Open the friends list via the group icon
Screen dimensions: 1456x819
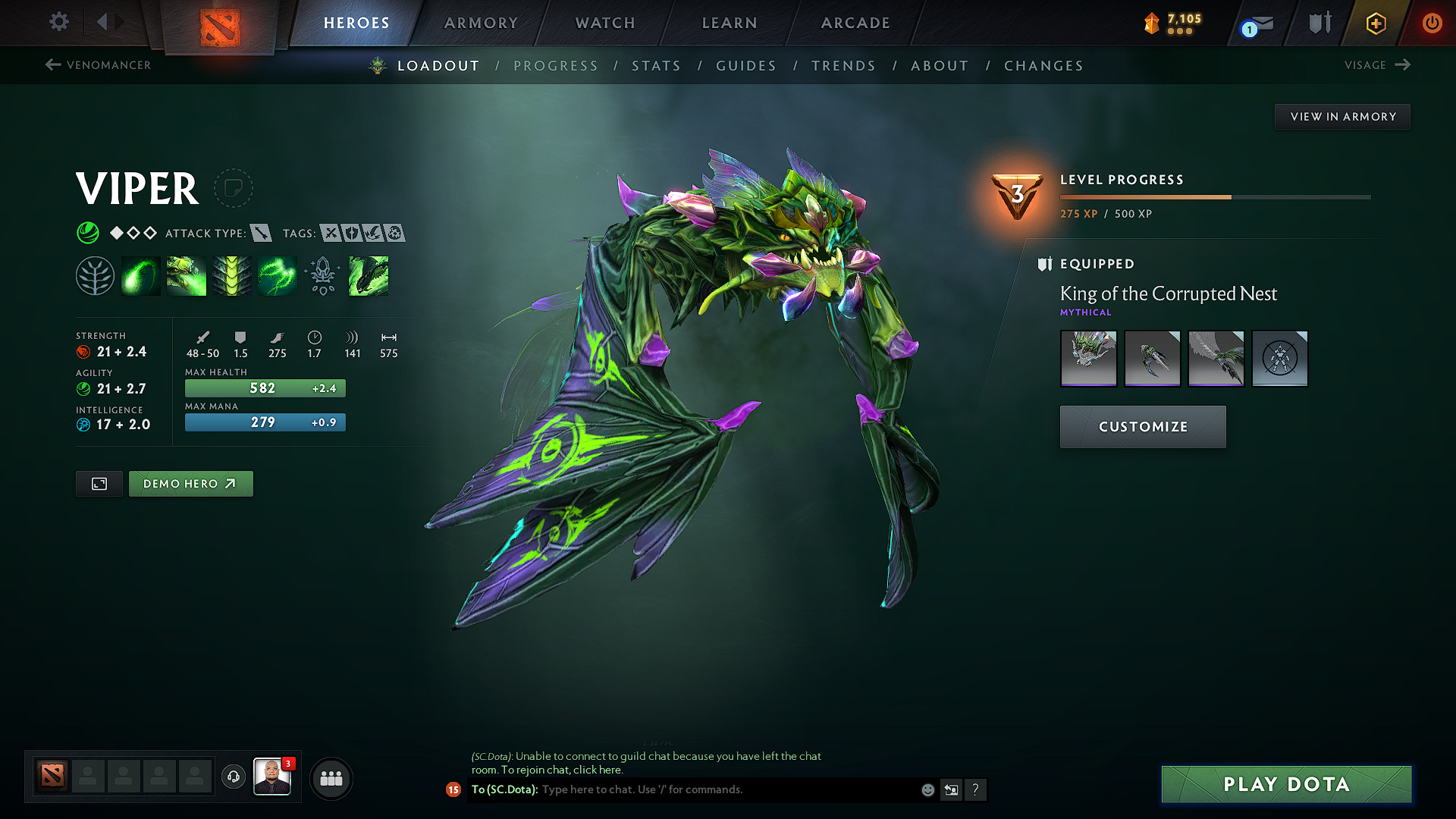tap(331, 777)
